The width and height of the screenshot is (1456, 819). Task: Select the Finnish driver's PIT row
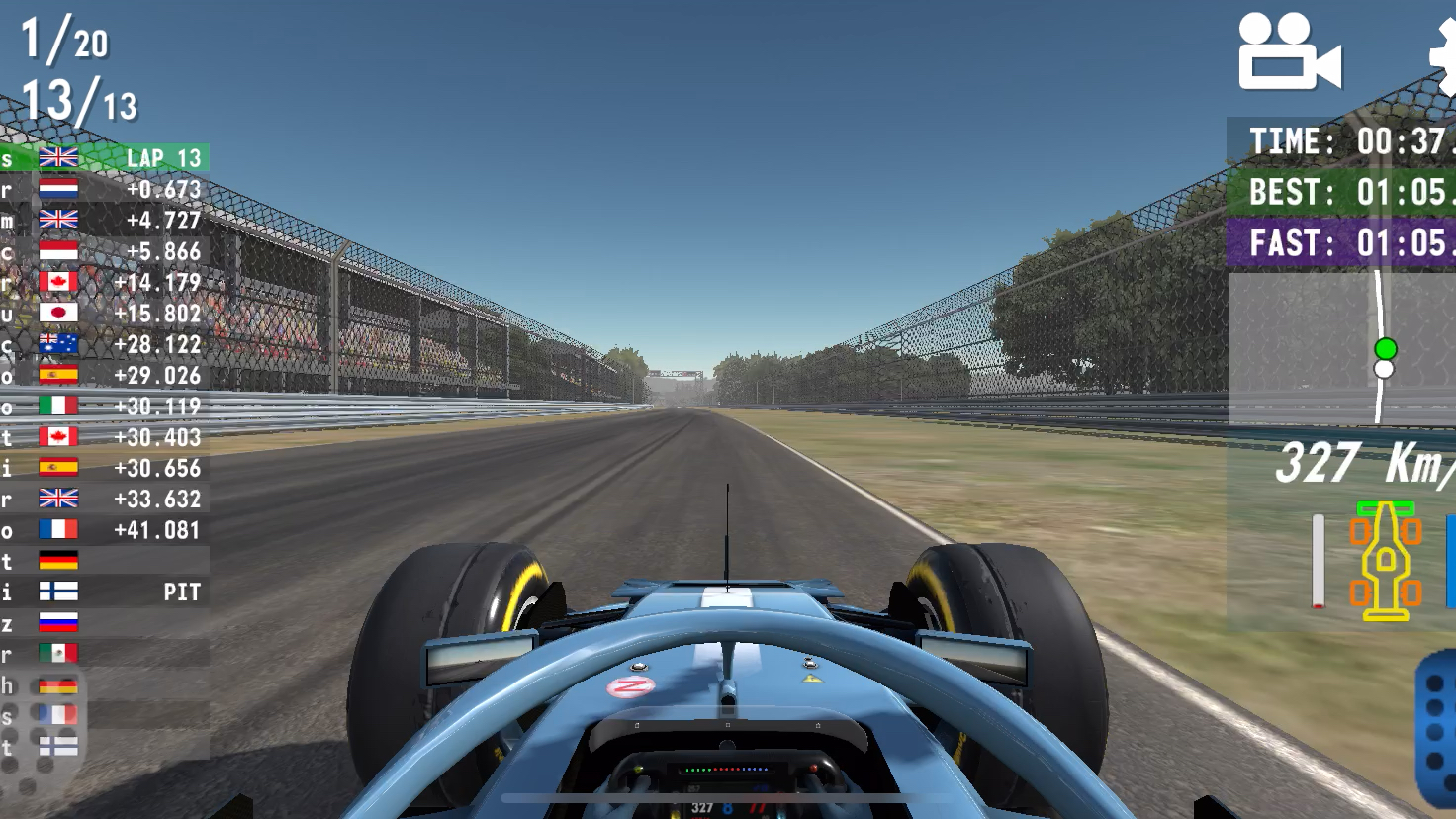coord(105,591)
